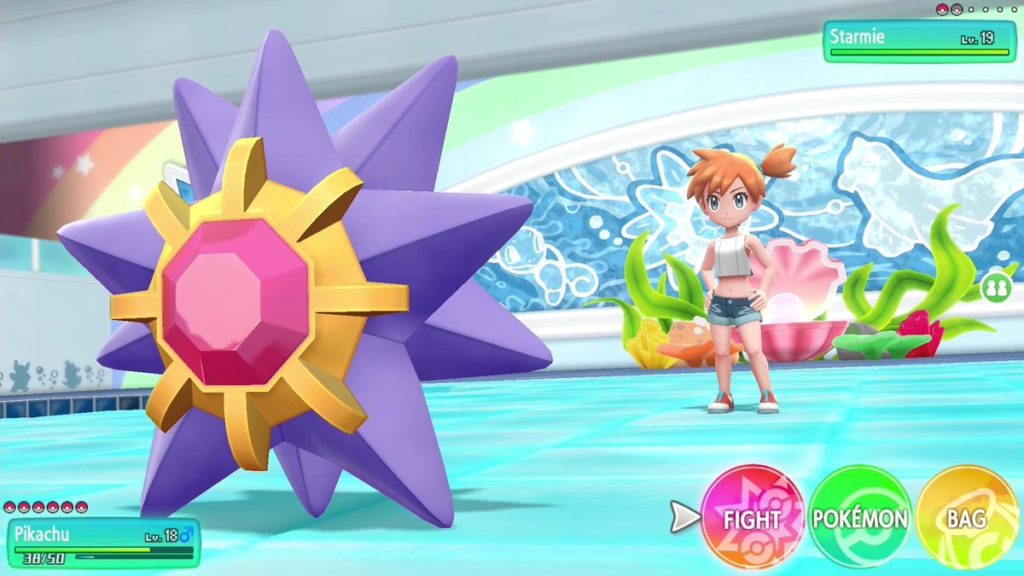Open the POKÉMON party menu
Screen dimensions: 1024x576
859,518
